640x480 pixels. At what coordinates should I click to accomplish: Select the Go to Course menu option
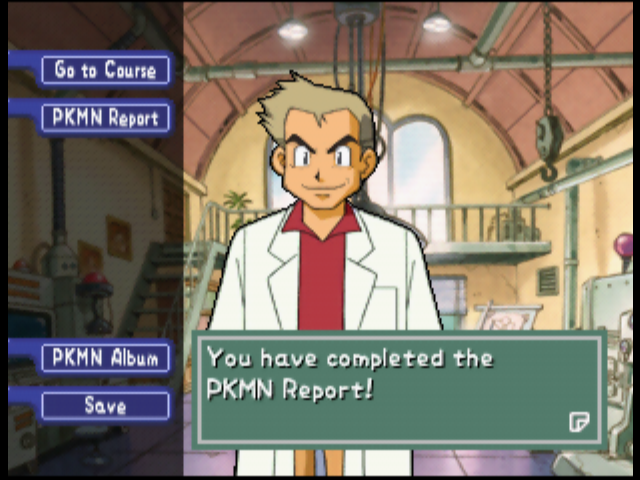105,70
